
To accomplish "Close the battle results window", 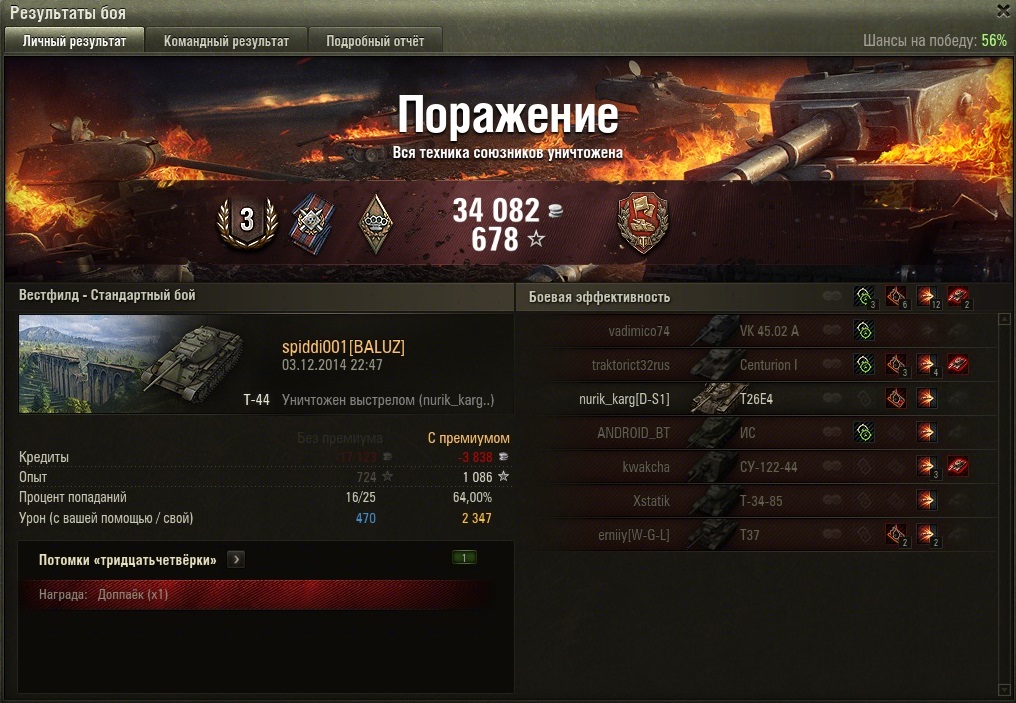I will coord(1003,11).
